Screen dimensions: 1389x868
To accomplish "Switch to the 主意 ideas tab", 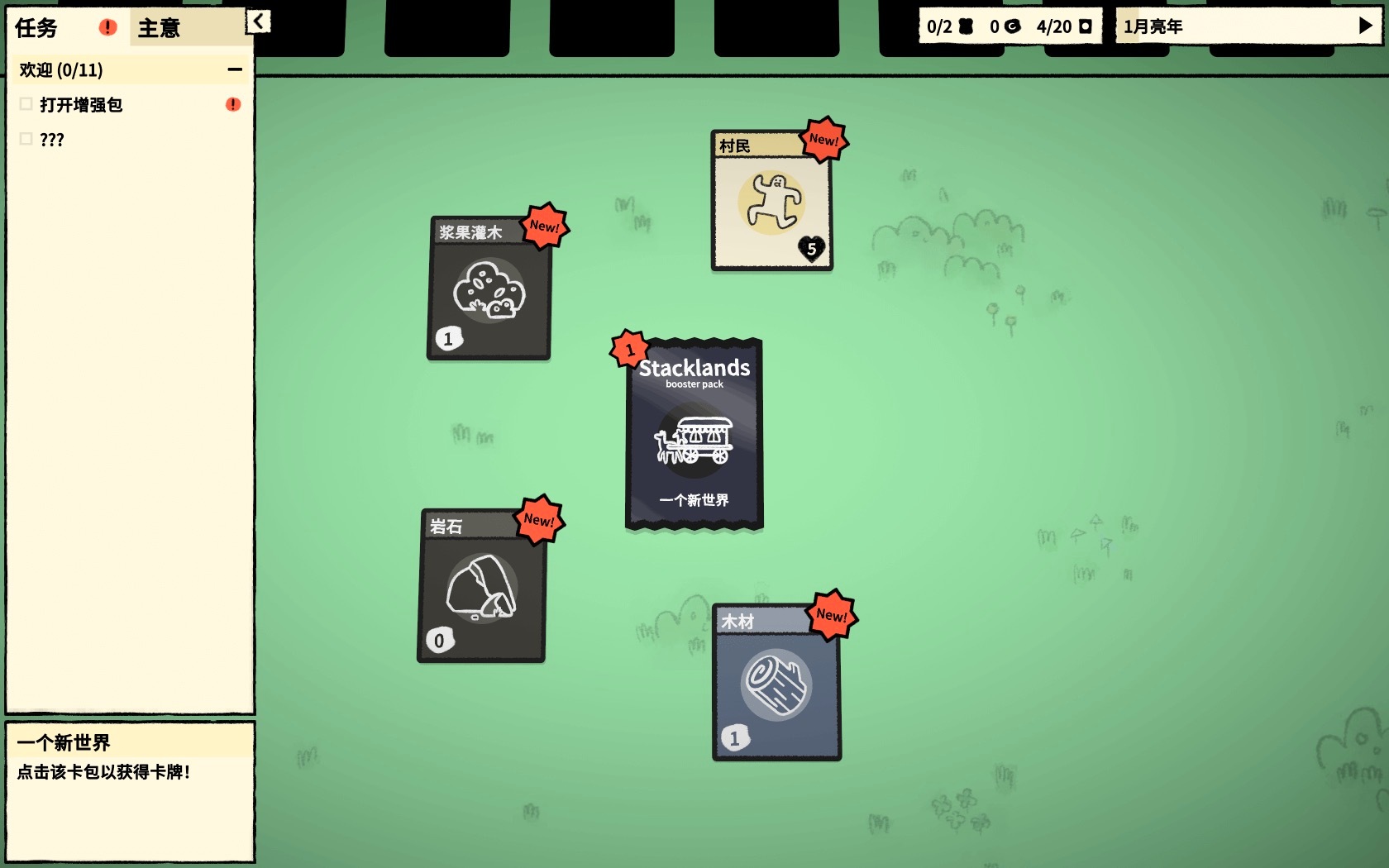I will (x=160, y=28).
